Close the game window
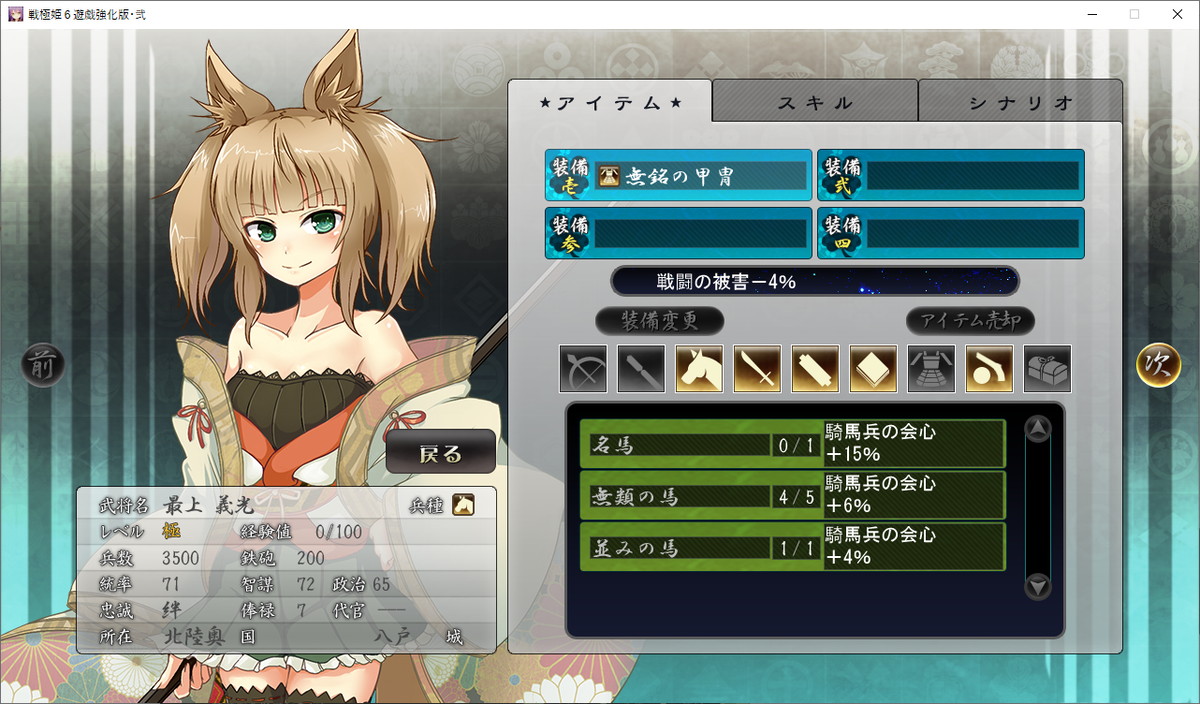 tap(1176, 14)
